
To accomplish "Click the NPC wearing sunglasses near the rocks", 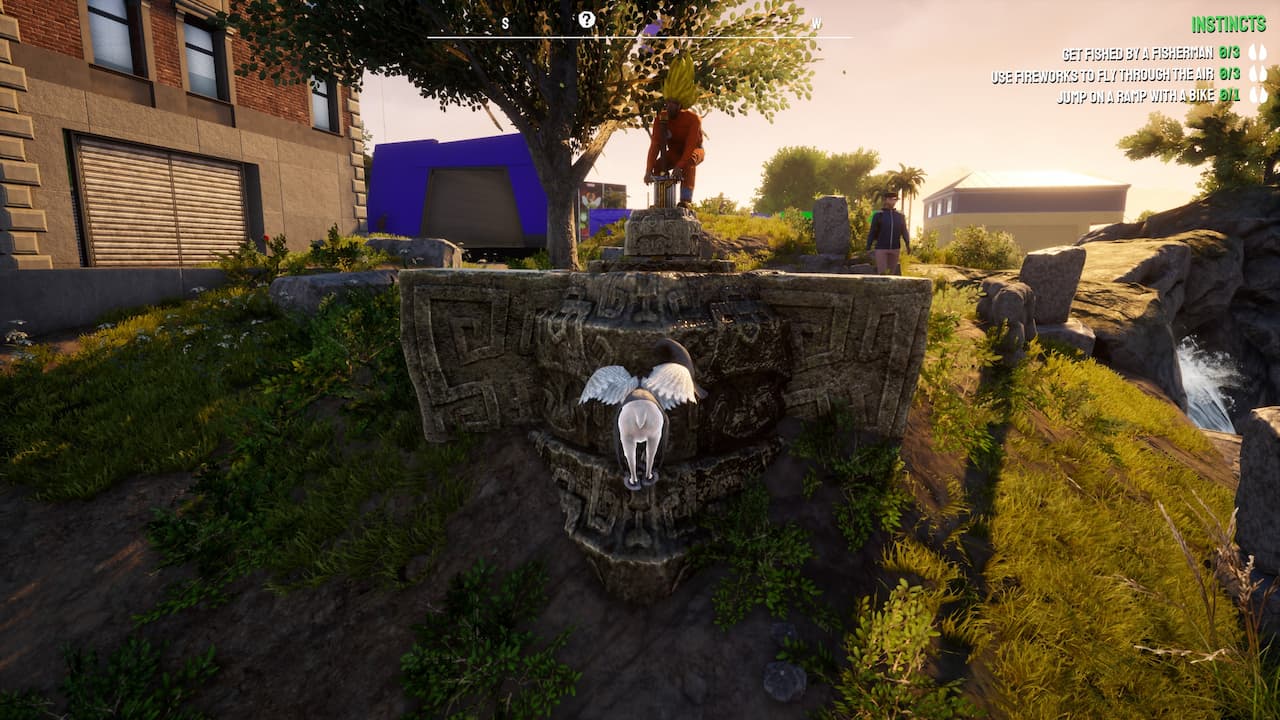I will pos(889,230).
